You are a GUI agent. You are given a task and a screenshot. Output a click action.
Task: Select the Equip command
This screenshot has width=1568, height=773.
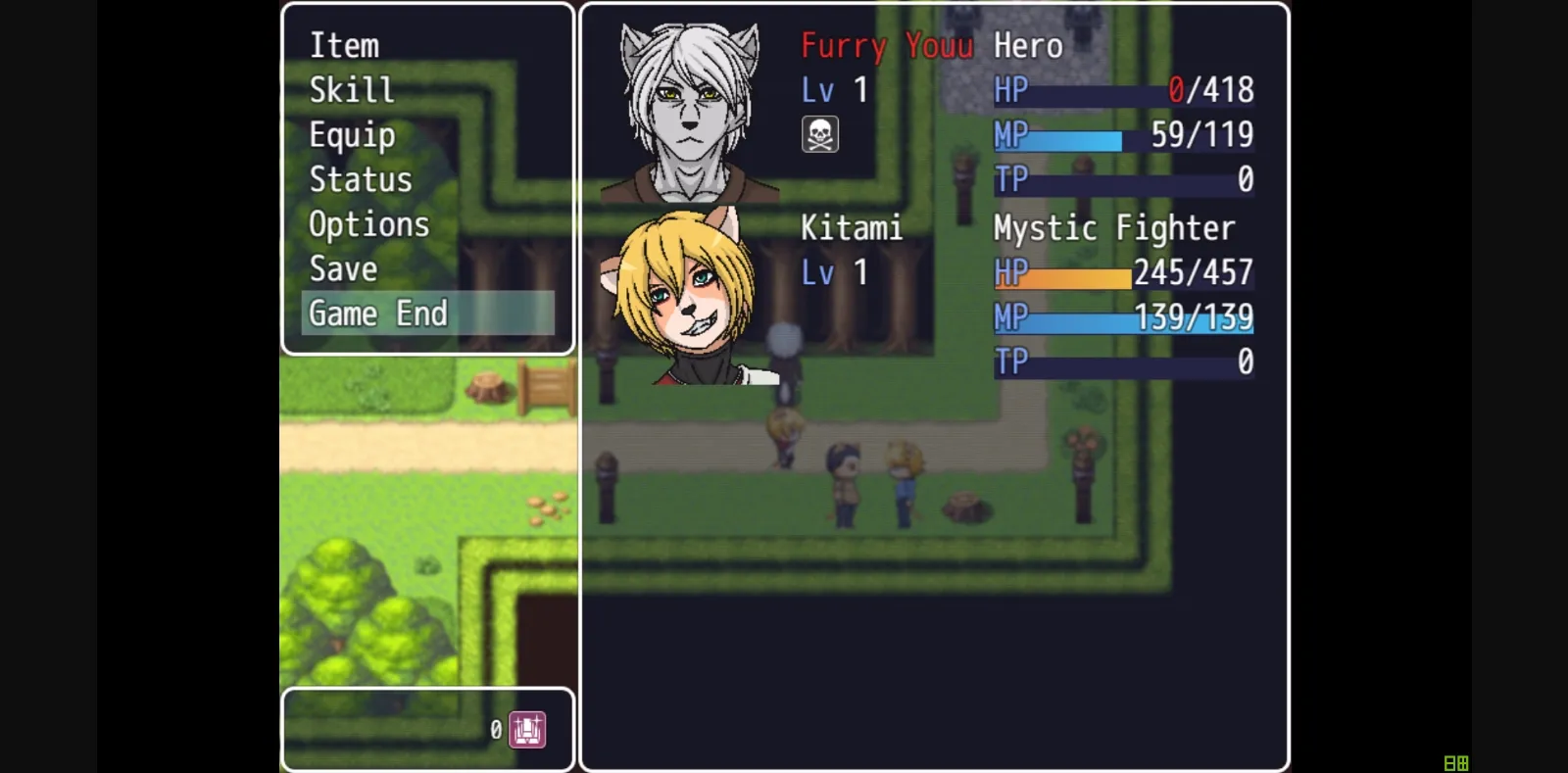point(352,134)
